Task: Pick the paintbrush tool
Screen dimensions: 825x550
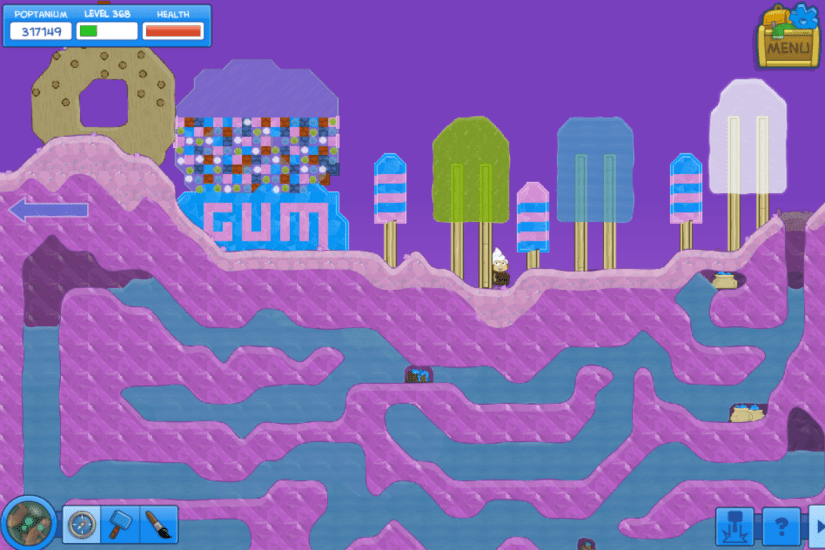Action: (x=158, y=524)
